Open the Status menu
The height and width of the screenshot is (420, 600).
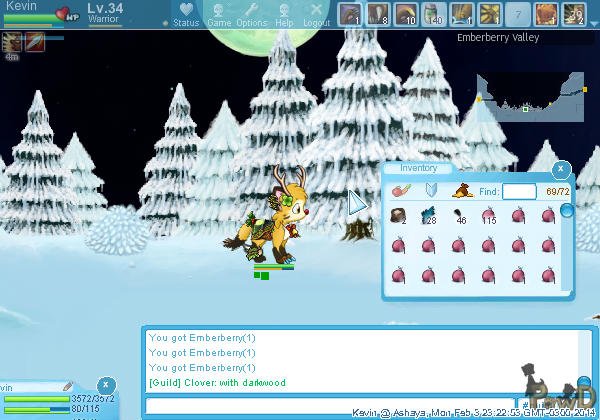[186, 14]
